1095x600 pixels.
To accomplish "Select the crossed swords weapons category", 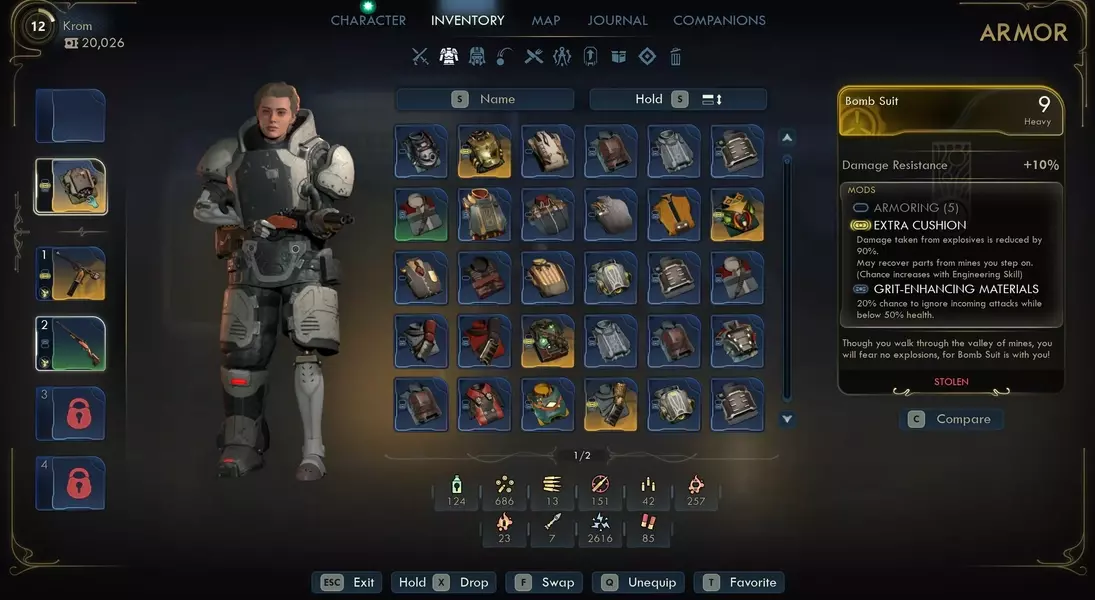I will pos(420,57).
